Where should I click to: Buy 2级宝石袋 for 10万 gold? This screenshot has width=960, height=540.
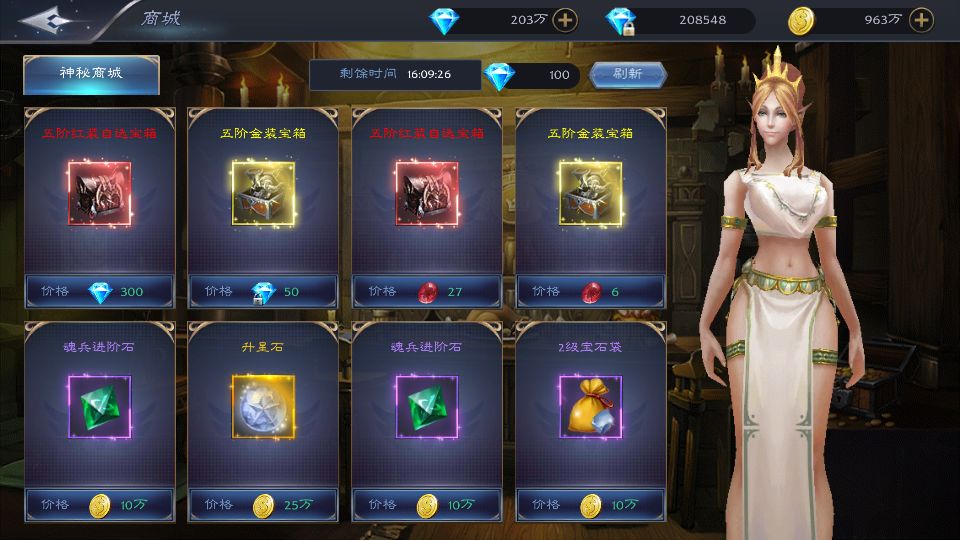(591, 505)
